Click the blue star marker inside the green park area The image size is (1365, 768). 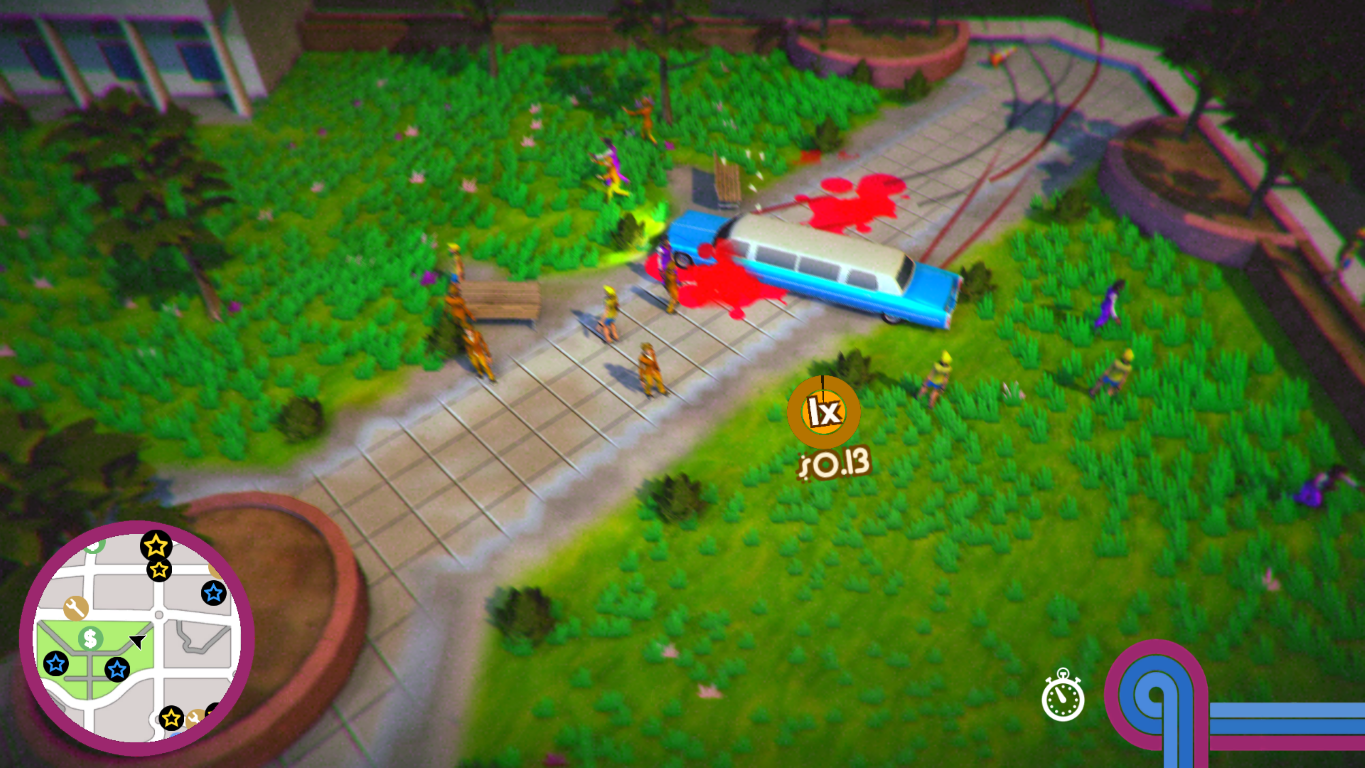coord(116,669)
